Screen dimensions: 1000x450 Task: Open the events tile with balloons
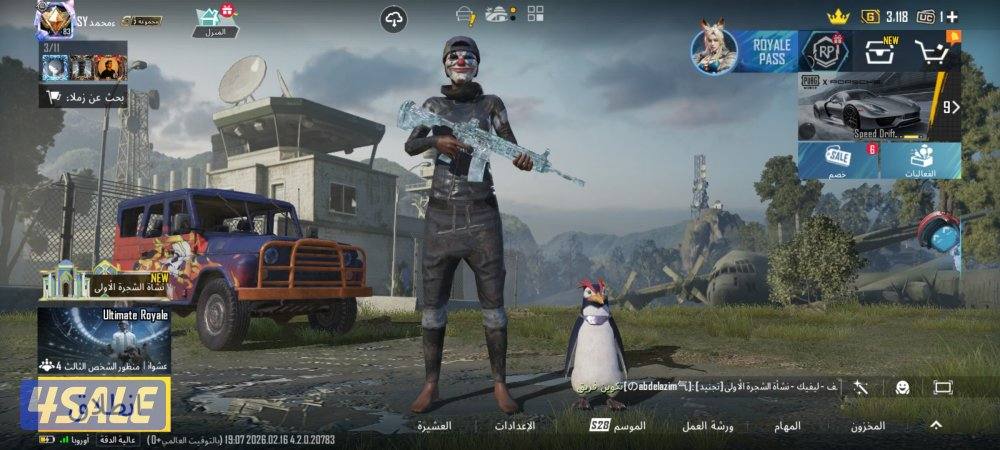pos(921,161)
